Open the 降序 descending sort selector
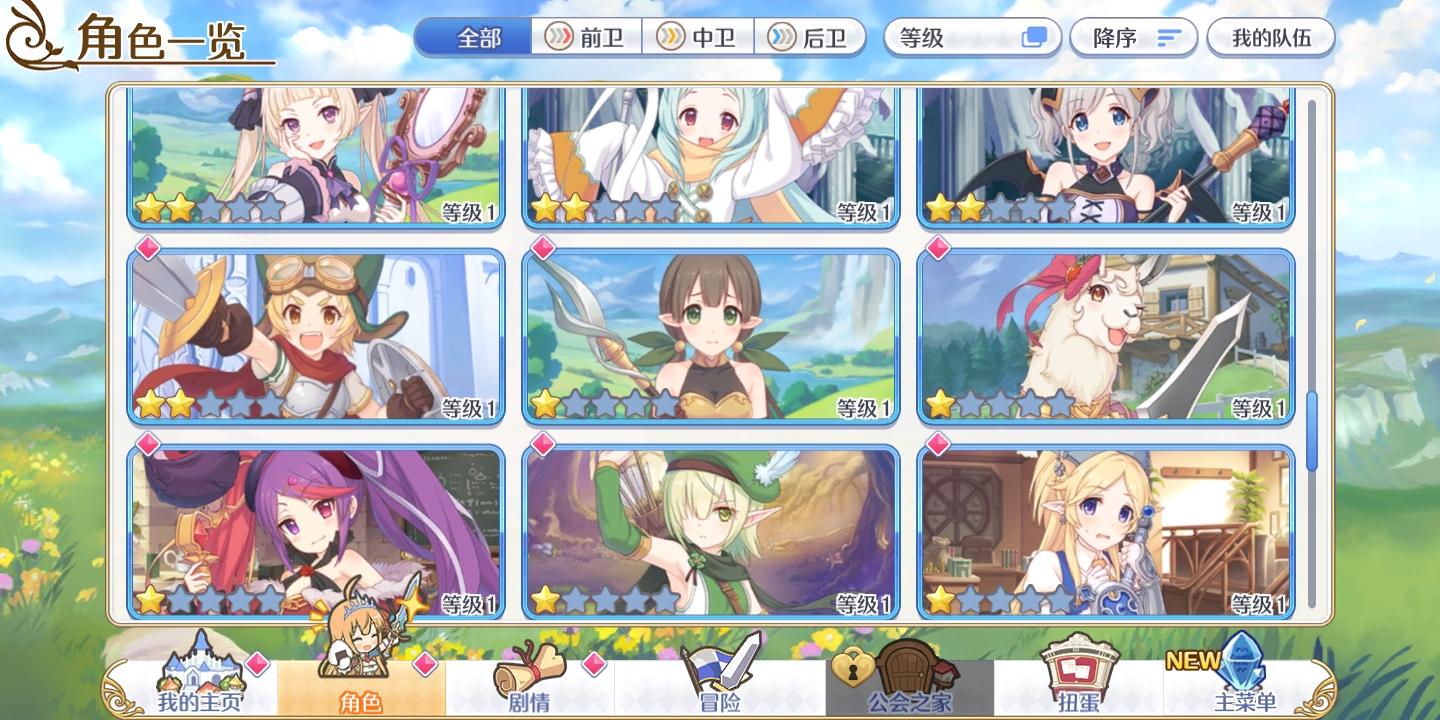This screenshot has height=720, width=1440. click(1133, 38)
